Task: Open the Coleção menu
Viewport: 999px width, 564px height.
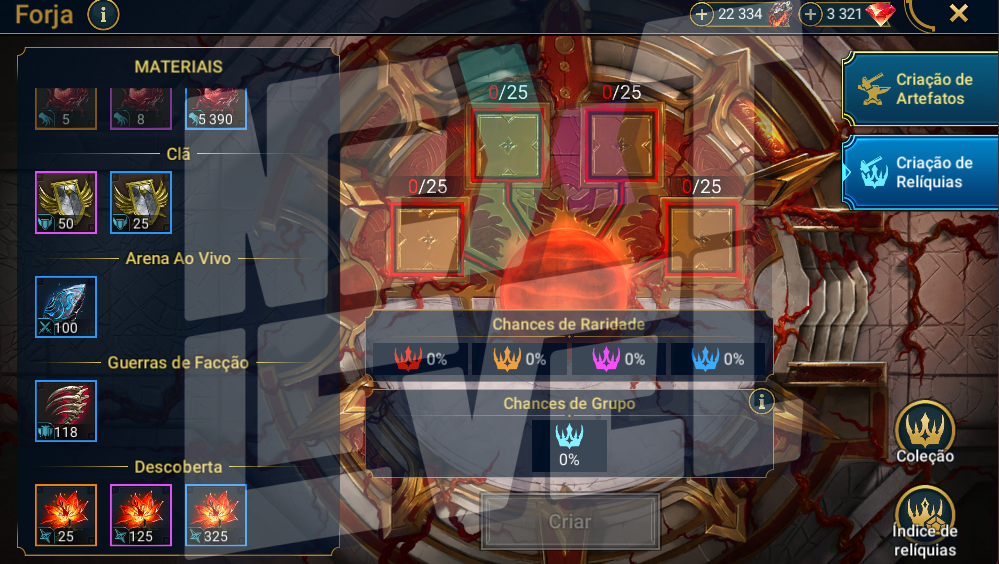Action: point(925,433)
